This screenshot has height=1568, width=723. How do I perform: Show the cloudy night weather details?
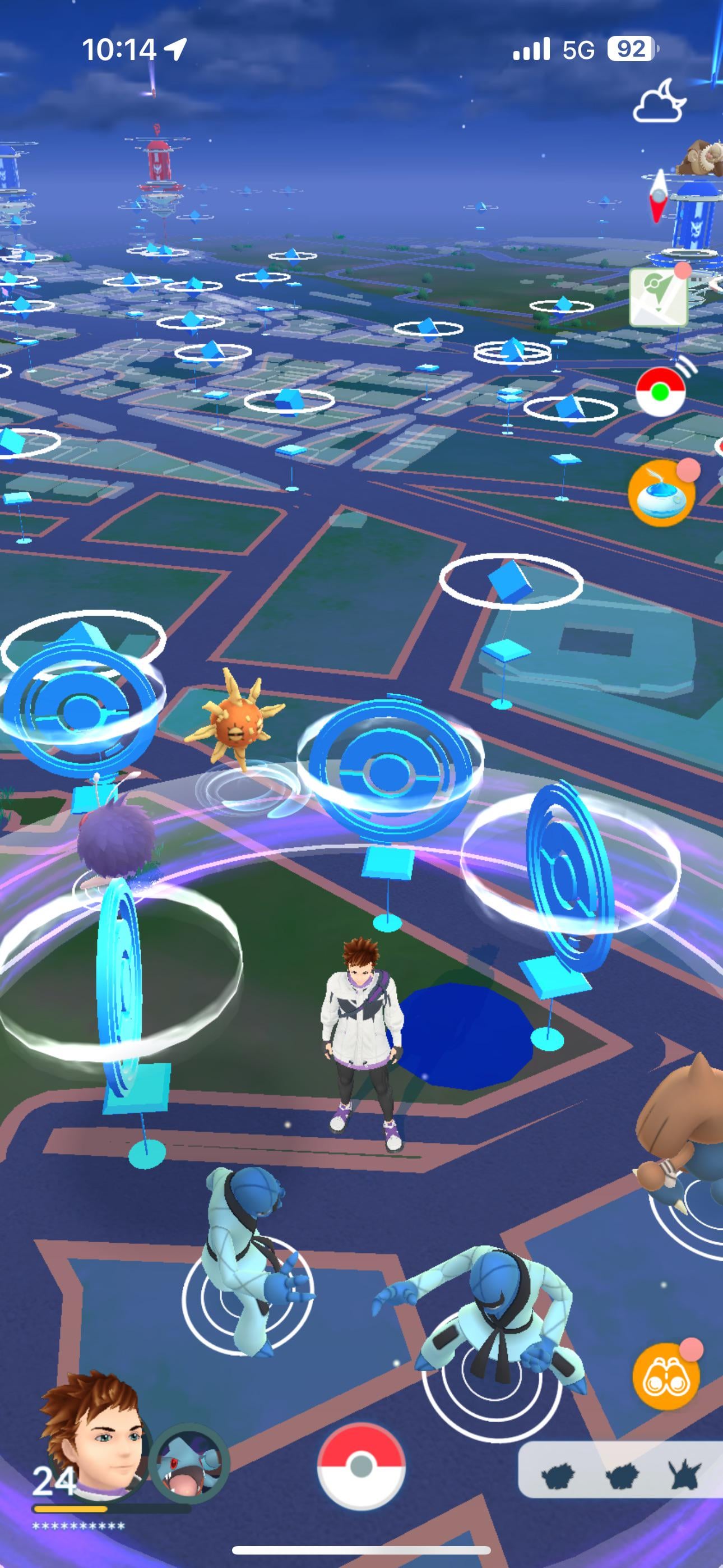coord(659,102)
